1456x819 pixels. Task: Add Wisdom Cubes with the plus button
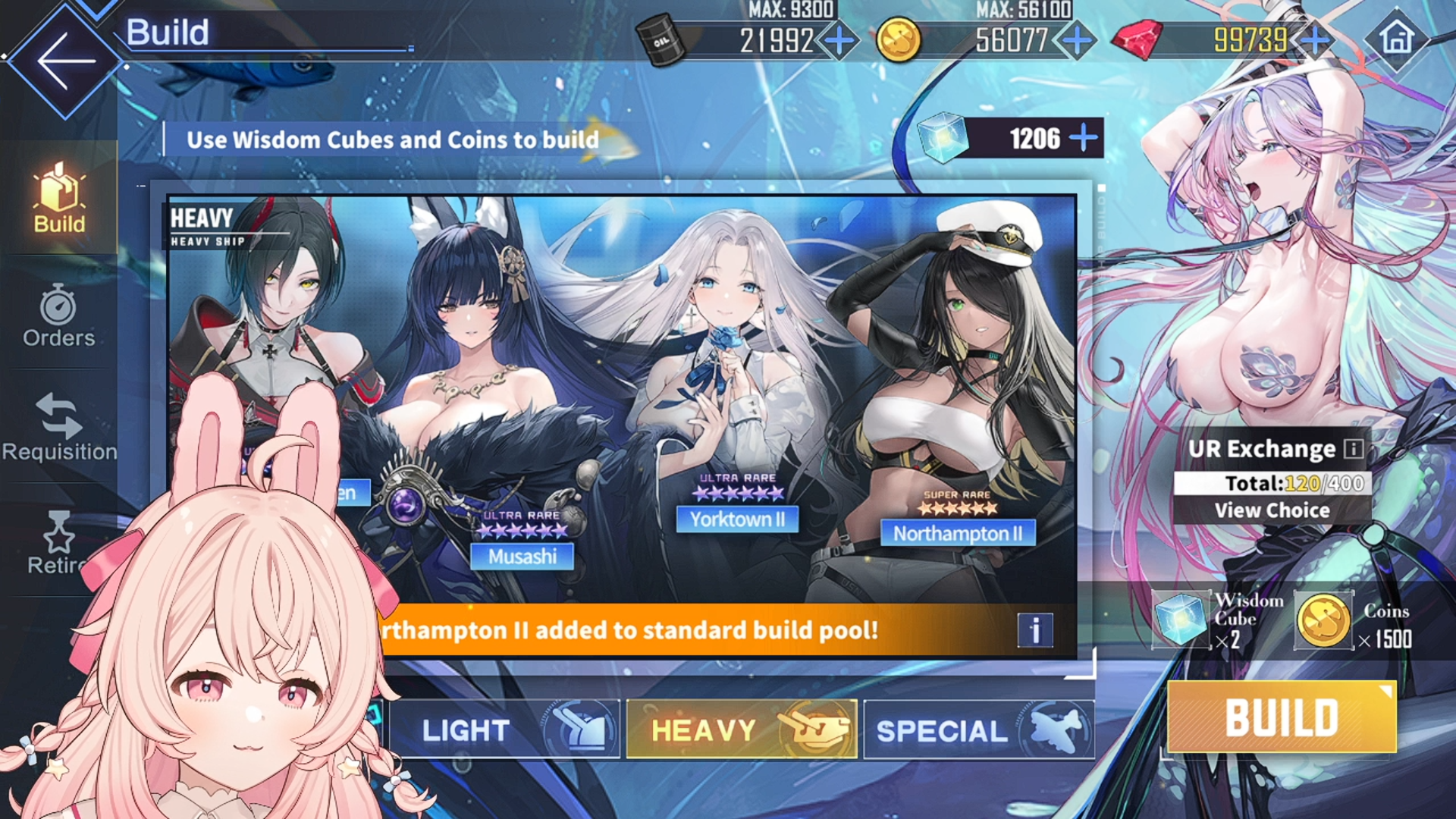1083,138
